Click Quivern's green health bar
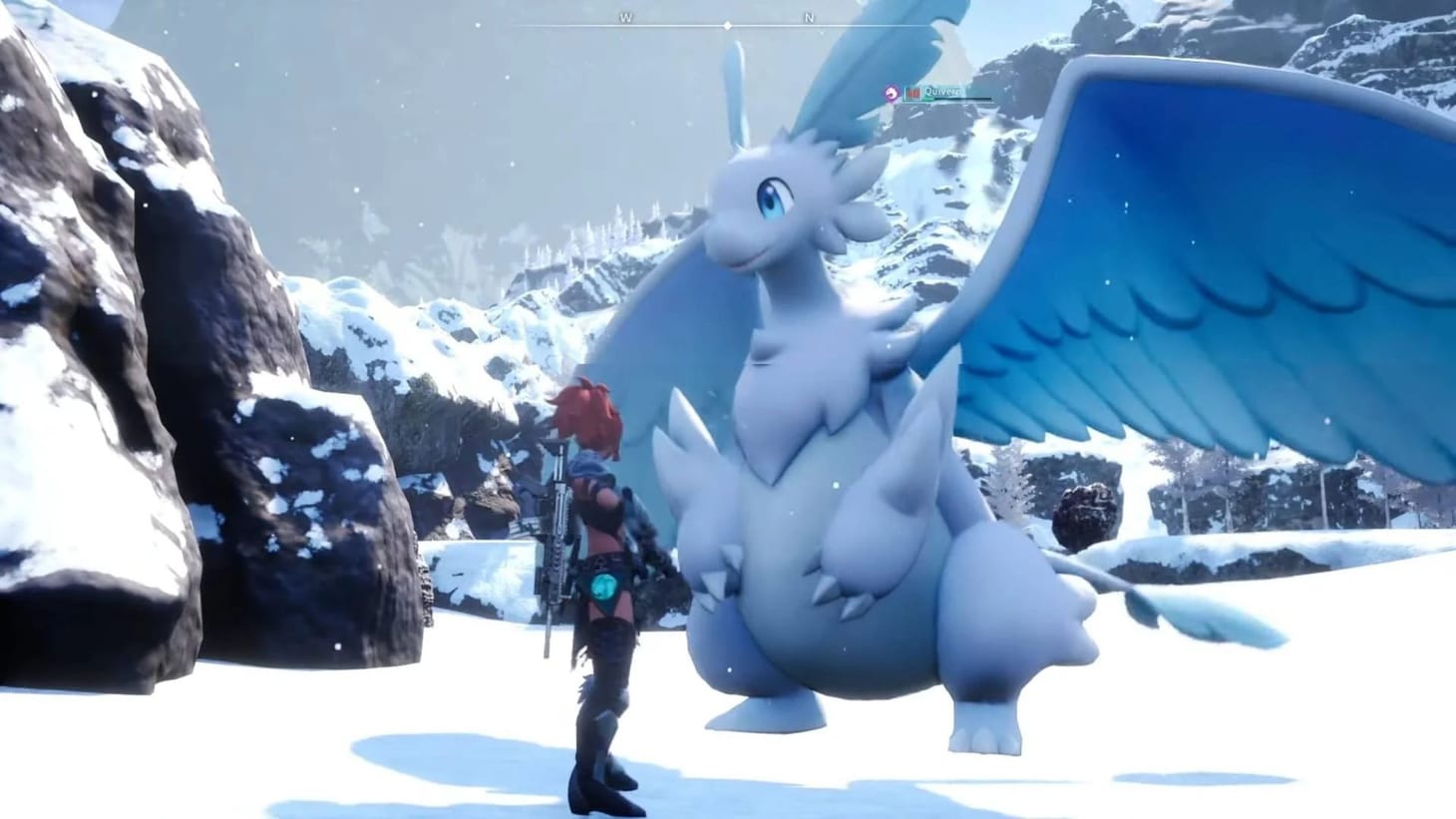Viewport: 1456px width, 819px height. pyautogui.click(x=927, y=98)
